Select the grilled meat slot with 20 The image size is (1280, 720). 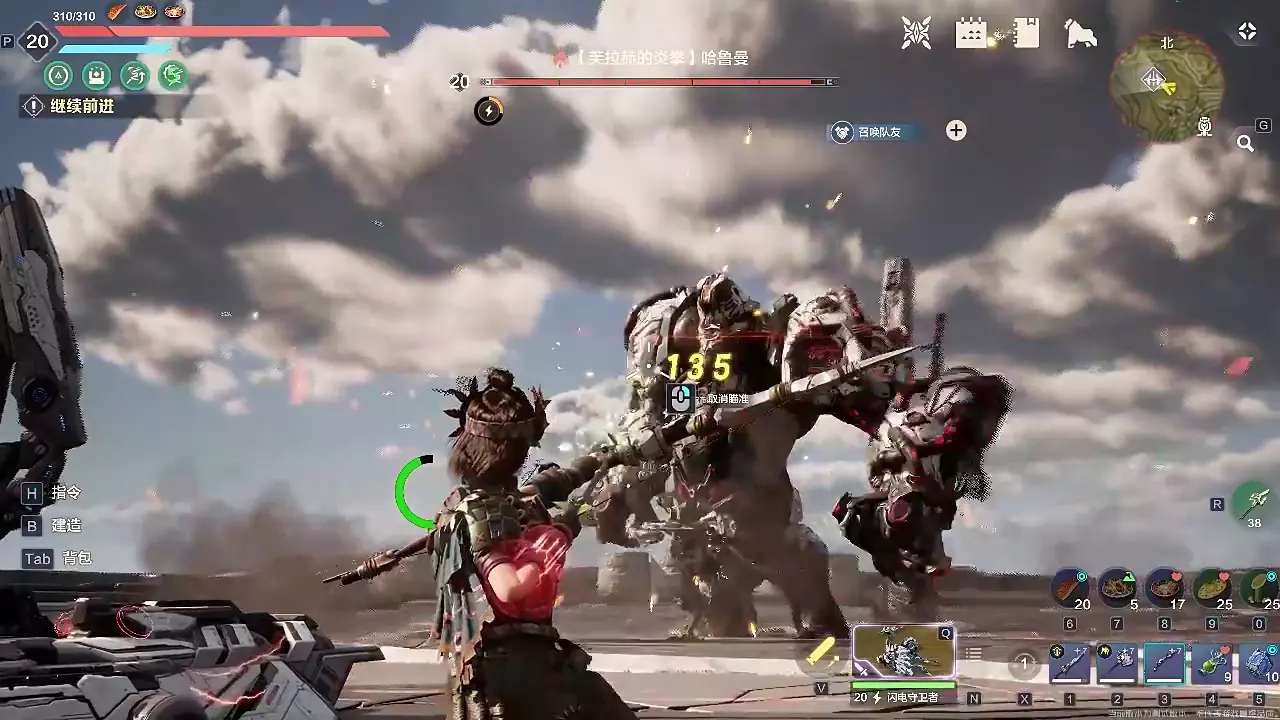tap(1070, 588)
